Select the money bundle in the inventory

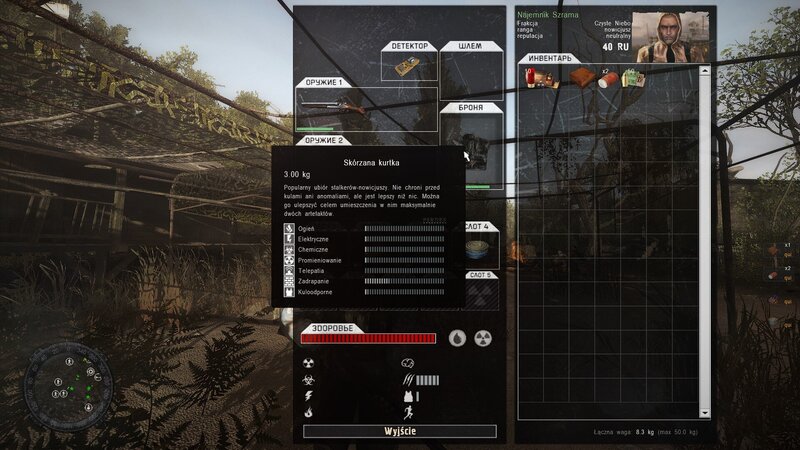click(632, 78)
